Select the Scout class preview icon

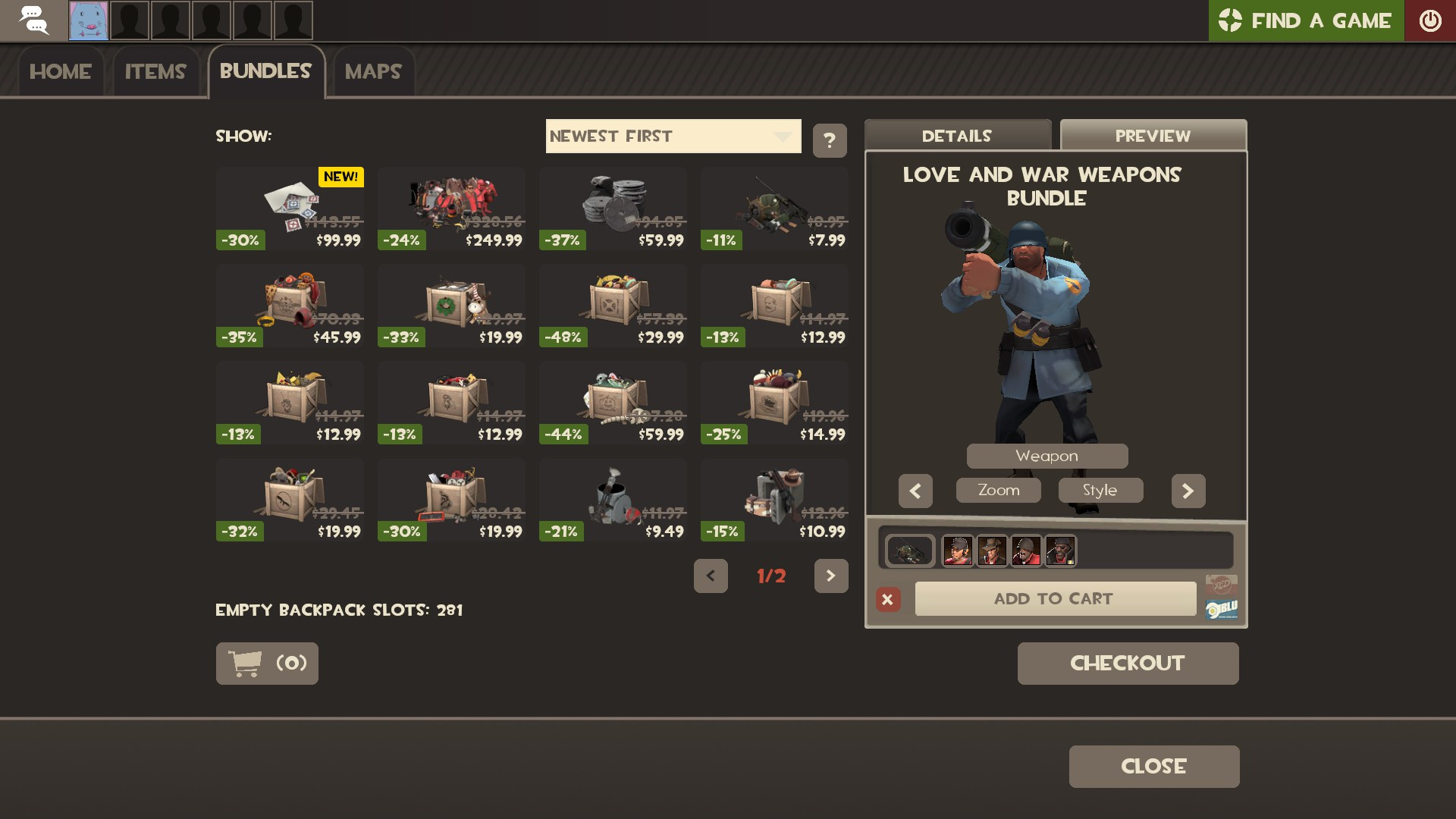click(x=957, y=551)
